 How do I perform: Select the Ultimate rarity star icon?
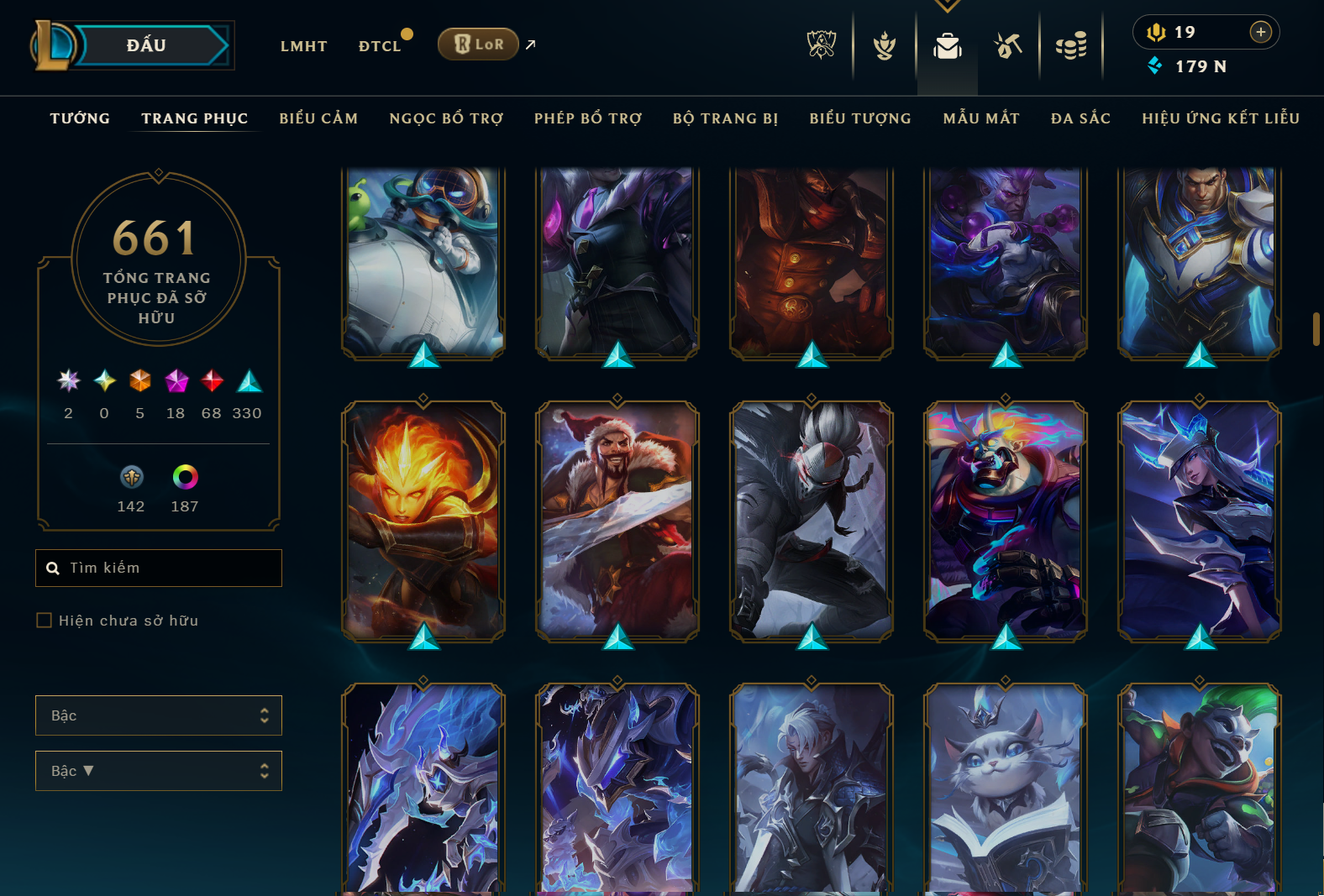click(68, 380)
